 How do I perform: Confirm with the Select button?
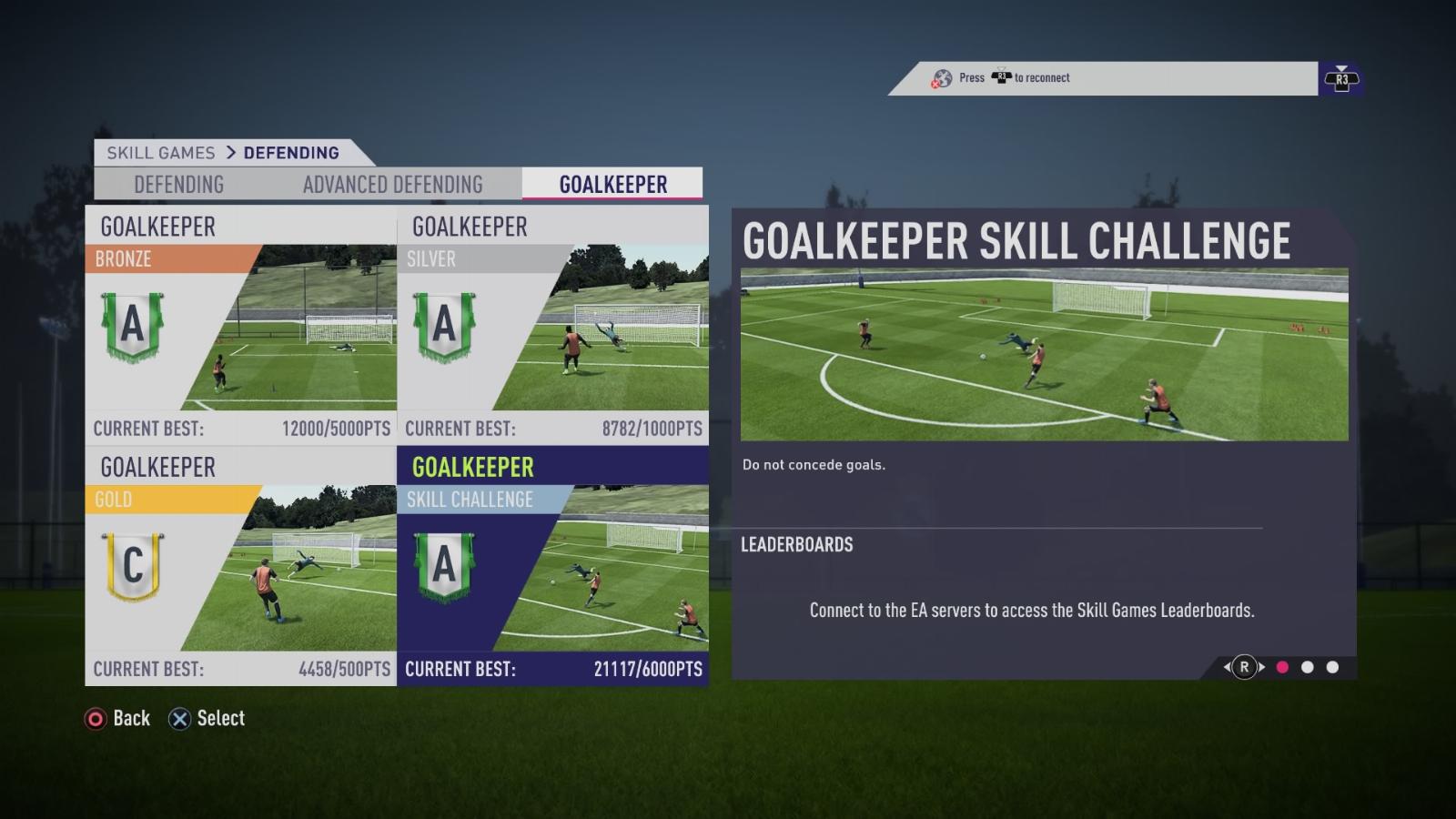pos(207,719)
